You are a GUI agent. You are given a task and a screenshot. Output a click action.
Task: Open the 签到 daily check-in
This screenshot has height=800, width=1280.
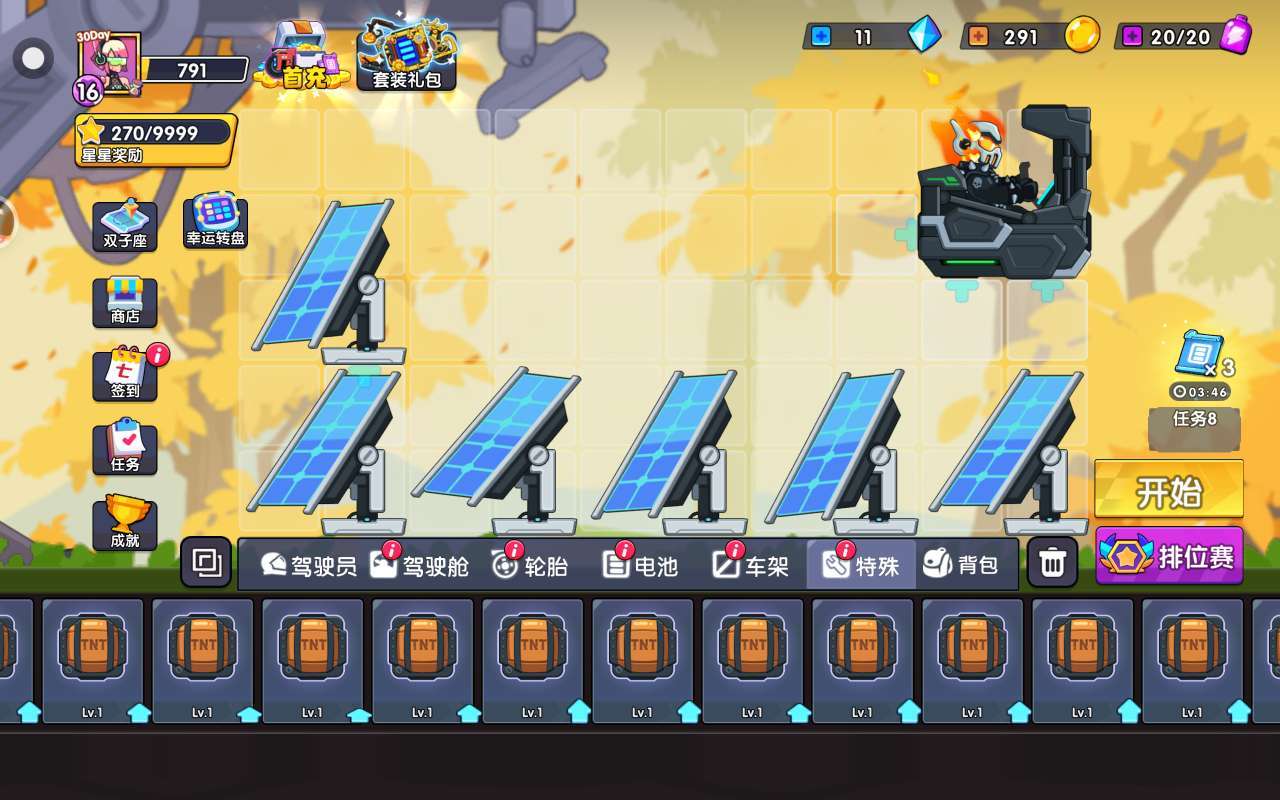click(x=125, y=375)
